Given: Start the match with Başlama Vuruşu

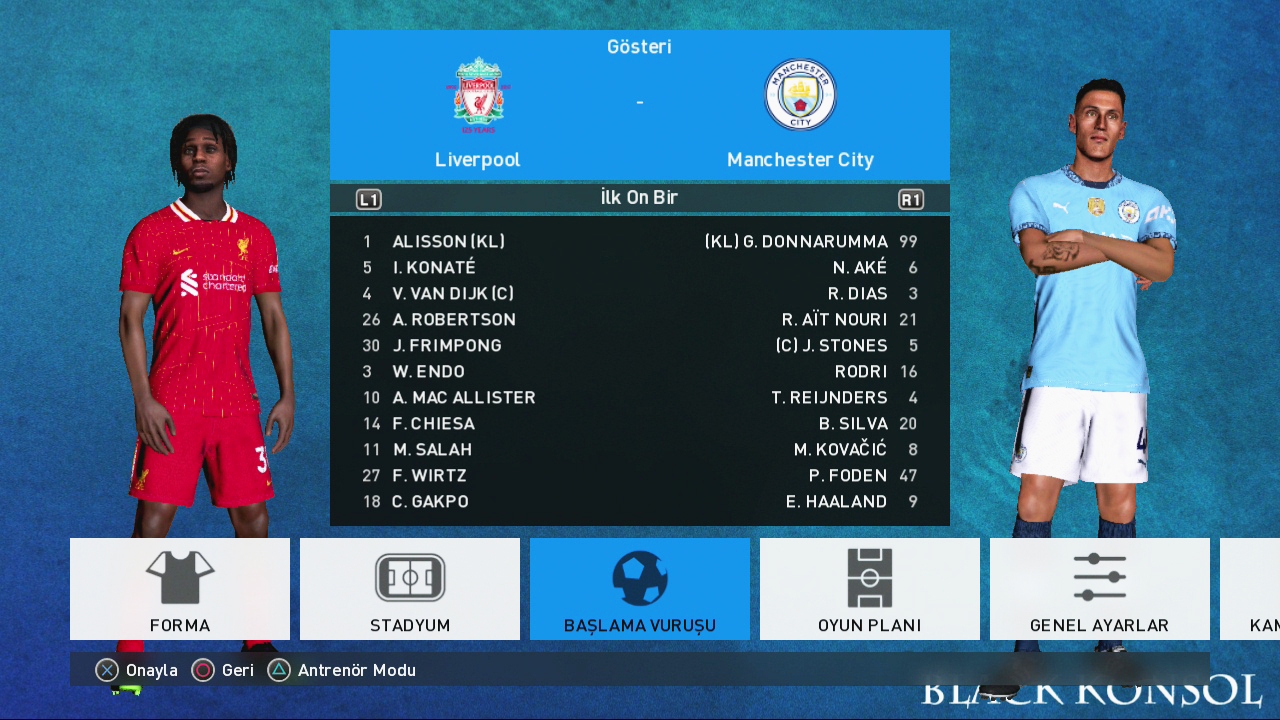Looking at the screenshot, I should (640, 589).
